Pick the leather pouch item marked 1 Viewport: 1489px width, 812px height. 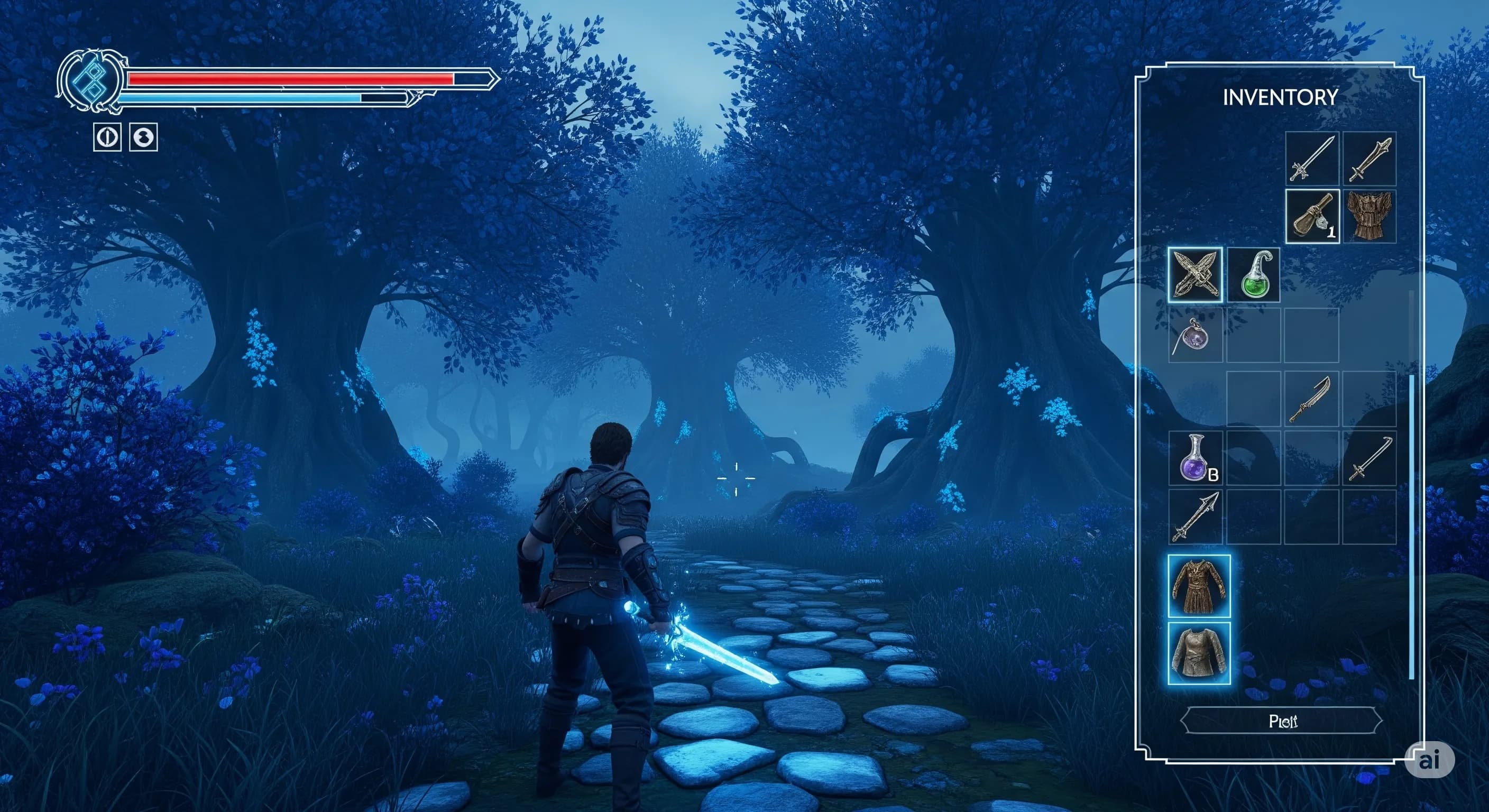click(x=1312, y=216)
